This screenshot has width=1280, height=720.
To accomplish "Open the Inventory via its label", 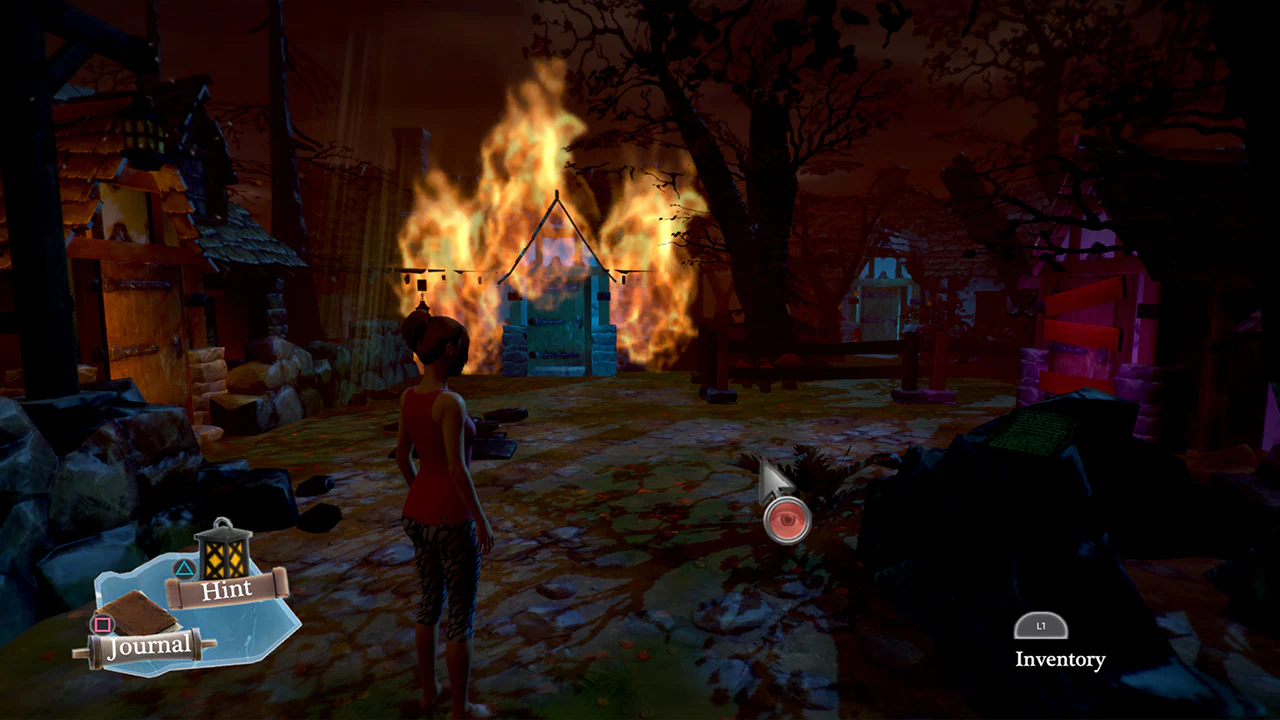I will pos(1059,659).
